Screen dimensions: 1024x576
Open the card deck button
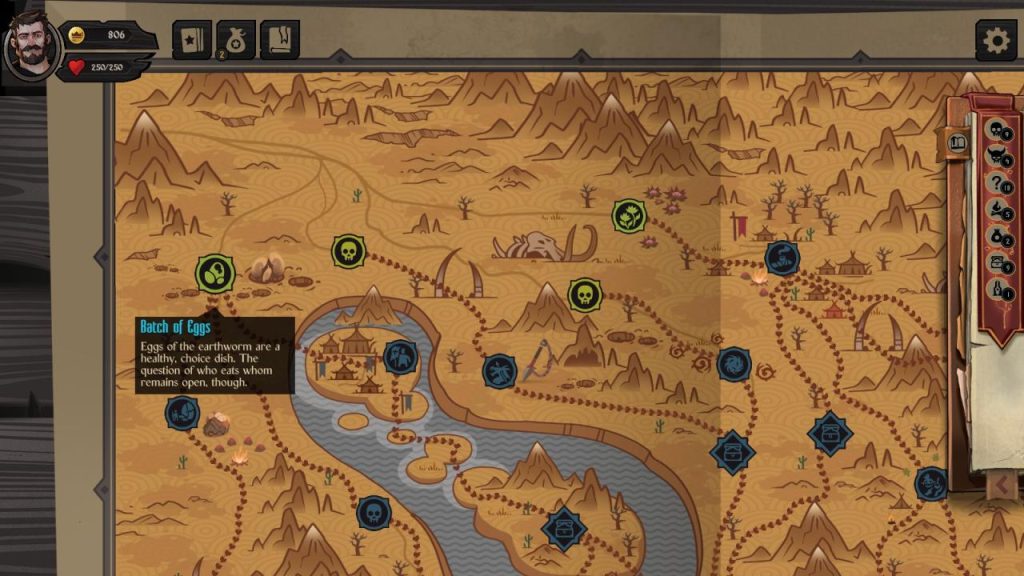pos(190,40)
